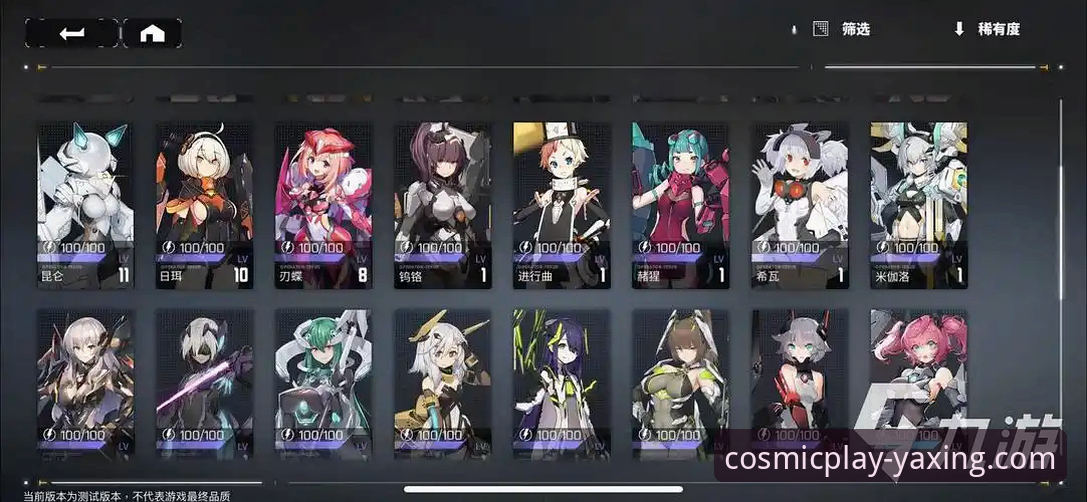This screenshot has height=502, width=1087.
Task: Pick the 米伽洛 character card
Action: [918, 205]
